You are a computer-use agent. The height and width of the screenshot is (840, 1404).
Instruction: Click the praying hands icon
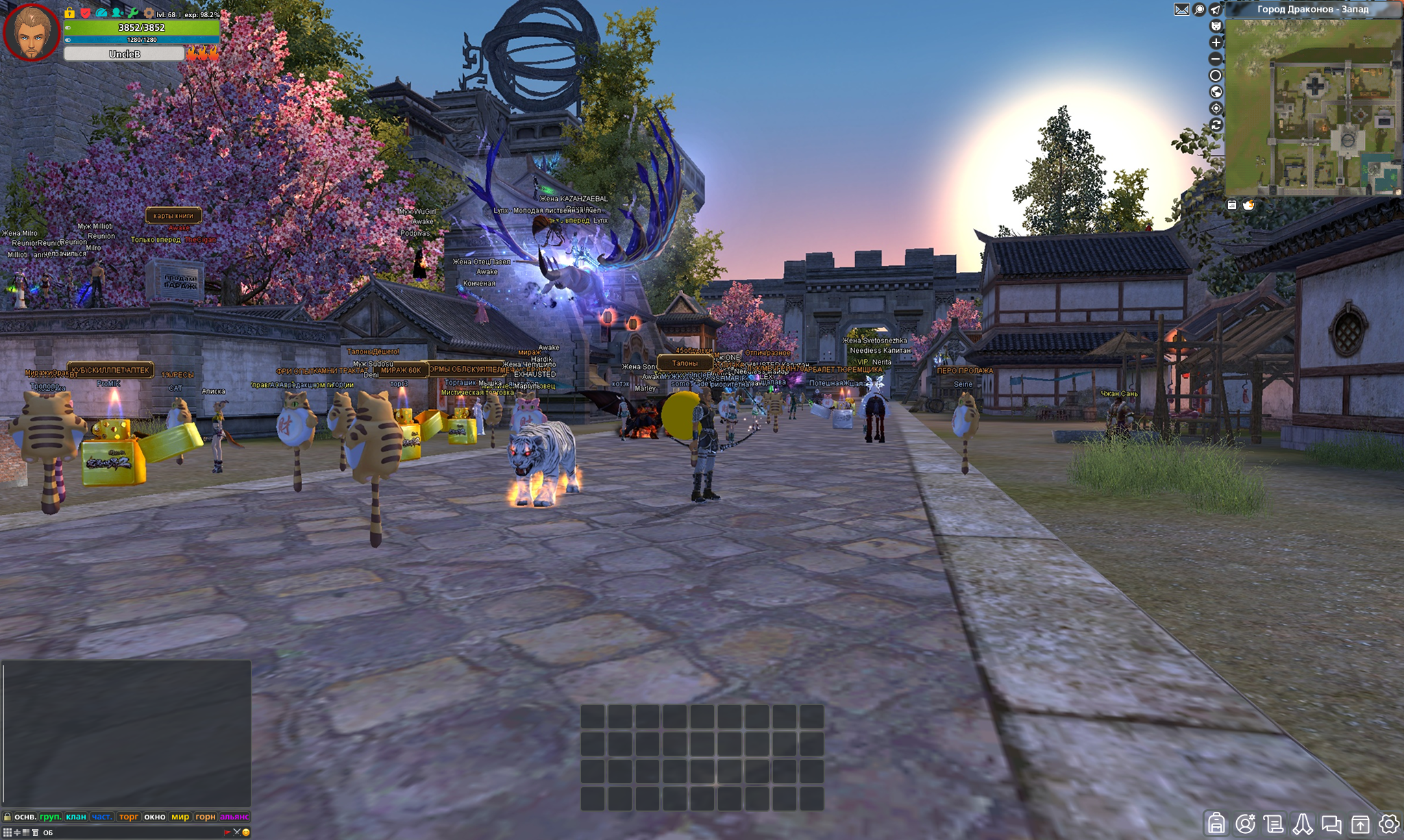click(1303, 824)
